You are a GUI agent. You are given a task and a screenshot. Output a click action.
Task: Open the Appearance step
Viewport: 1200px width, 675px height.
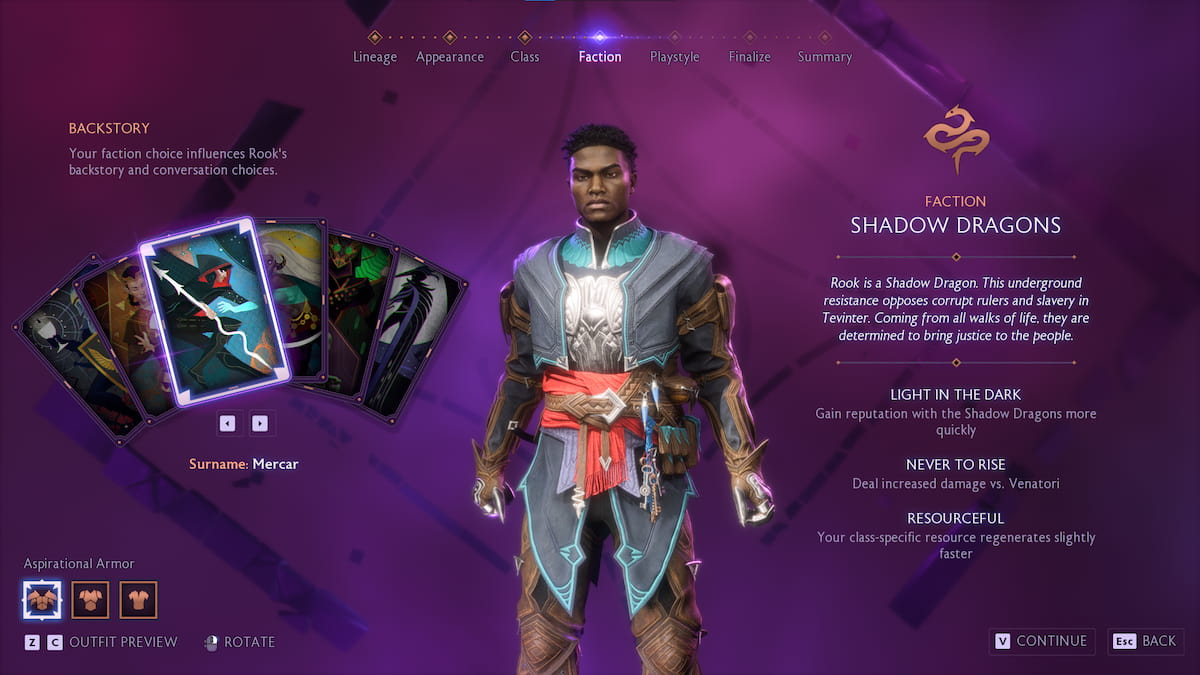coord(450,56)
